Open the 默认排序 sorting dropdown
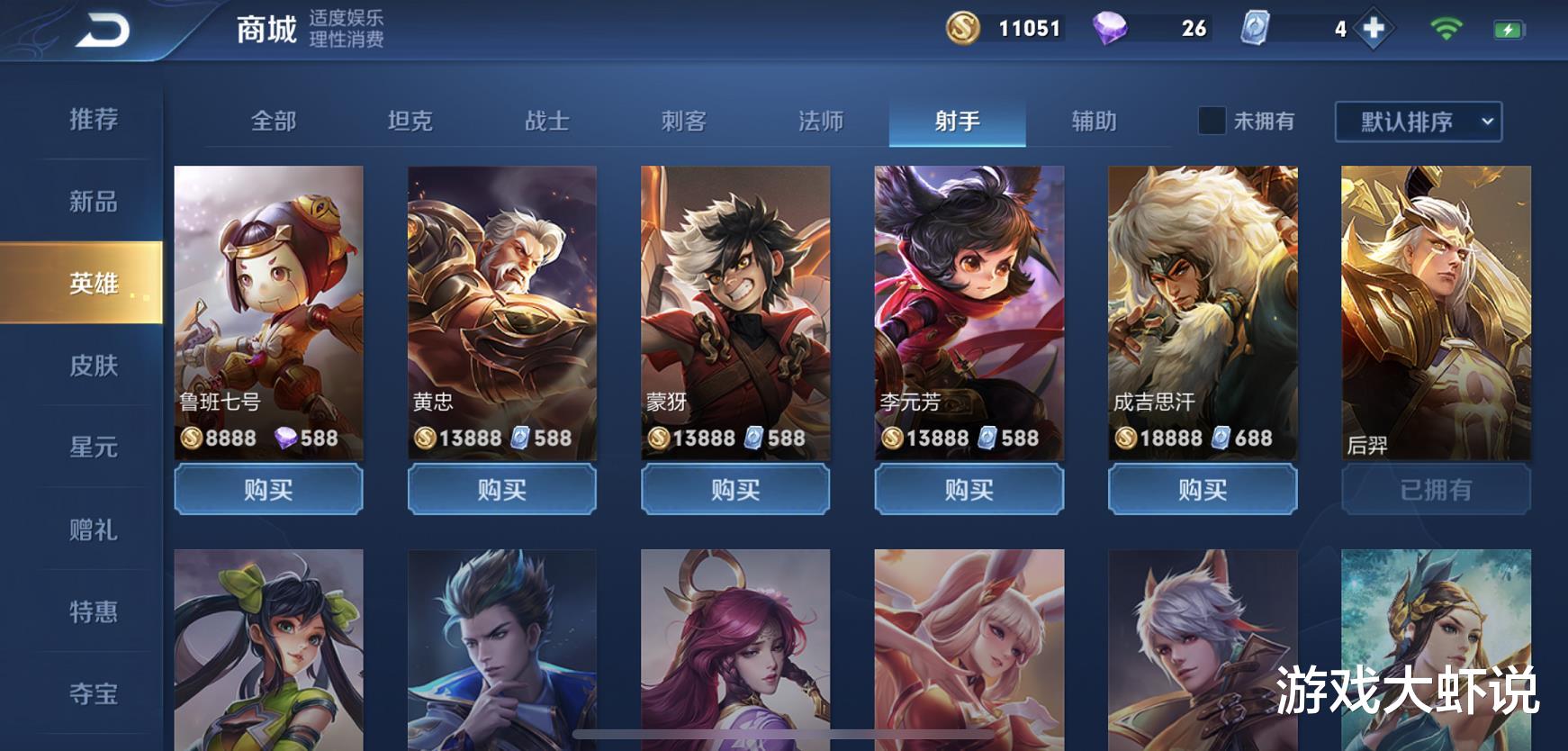Viewport: 1568px width, 751px height. point(1418,122)
